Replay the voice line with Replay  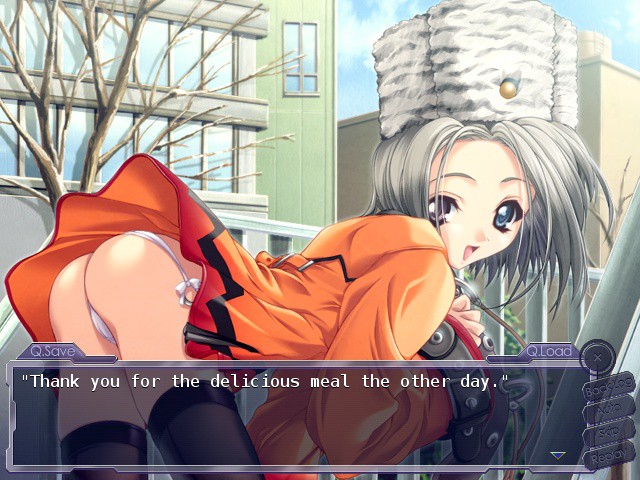(608, 457)
